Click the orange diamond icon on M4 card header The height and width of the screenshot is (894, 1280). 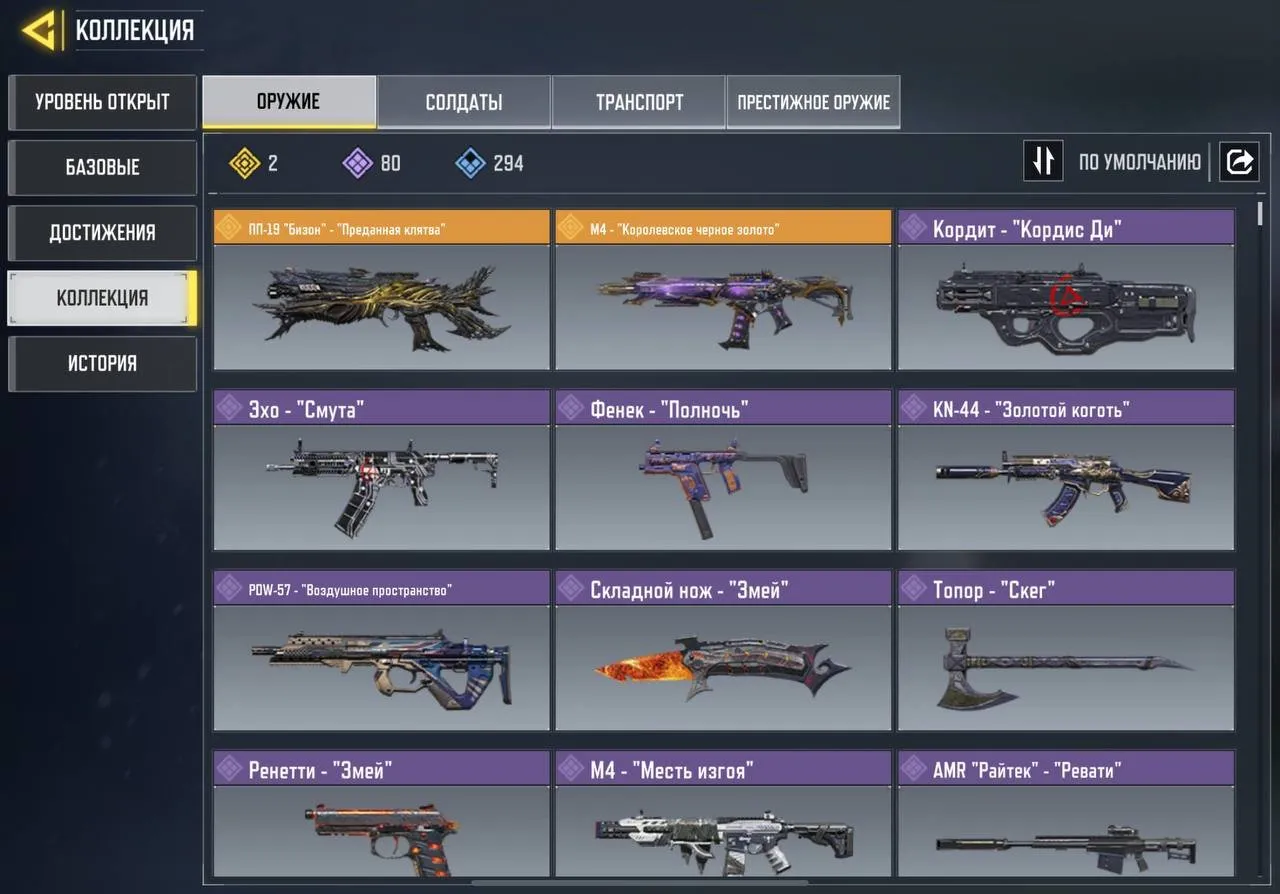coord(570,227)
